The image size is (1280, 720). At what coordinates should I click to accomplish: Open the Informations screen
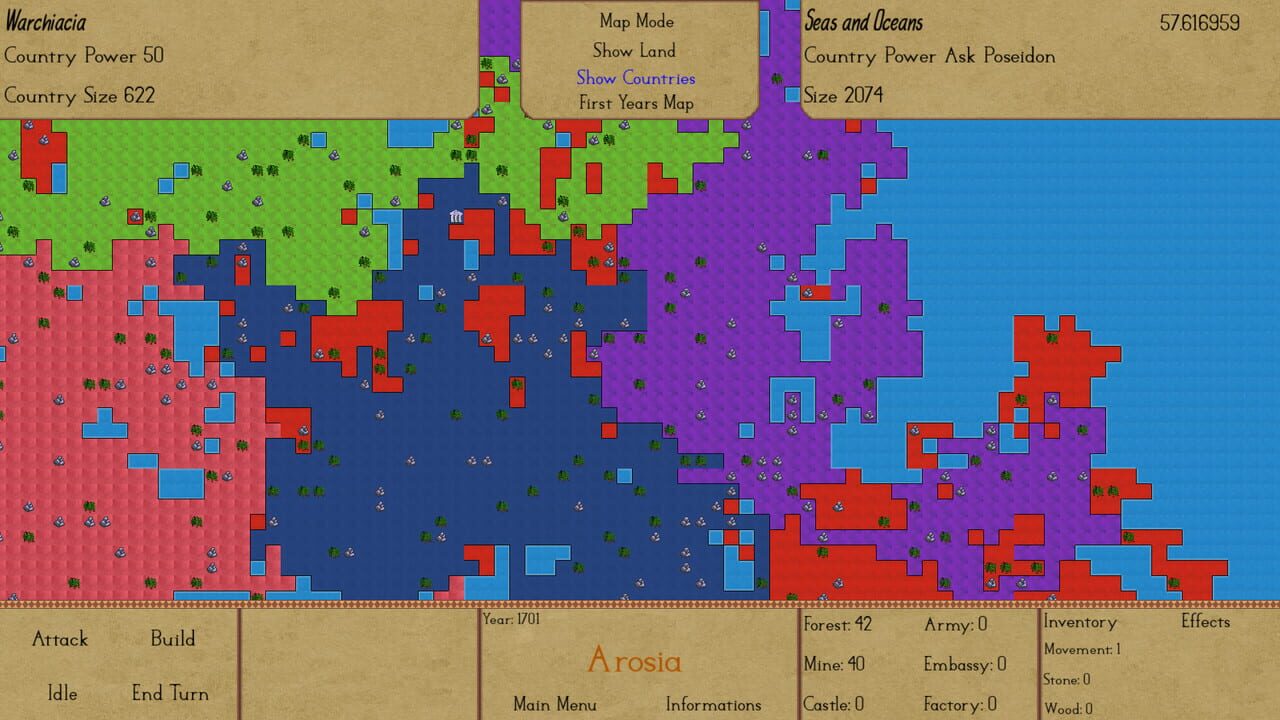(714, 704)
